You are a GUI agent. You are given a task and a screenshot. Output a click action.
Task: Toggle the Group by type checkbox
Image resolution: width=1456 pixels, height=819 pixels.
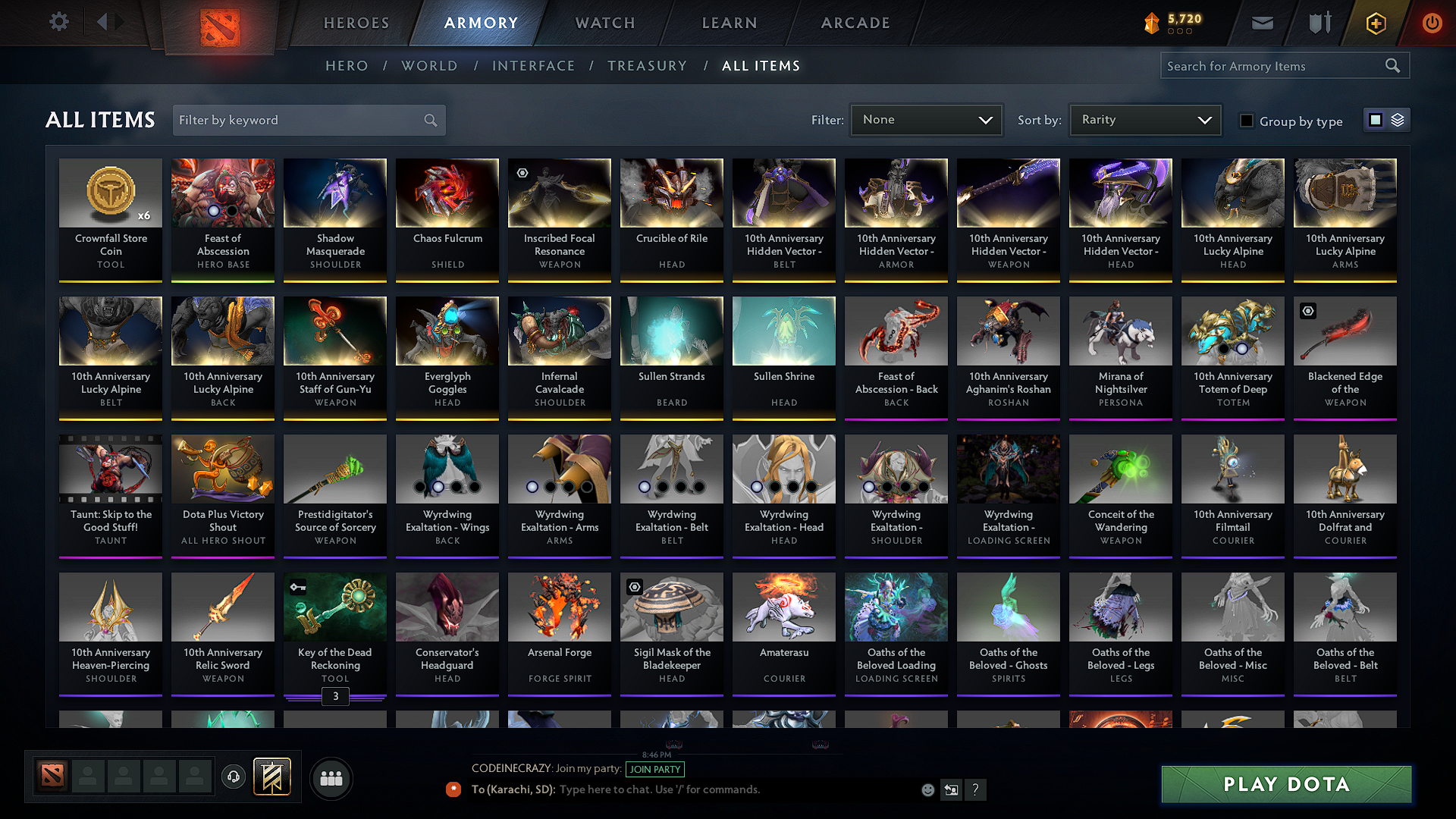[x=1246, y=121]
